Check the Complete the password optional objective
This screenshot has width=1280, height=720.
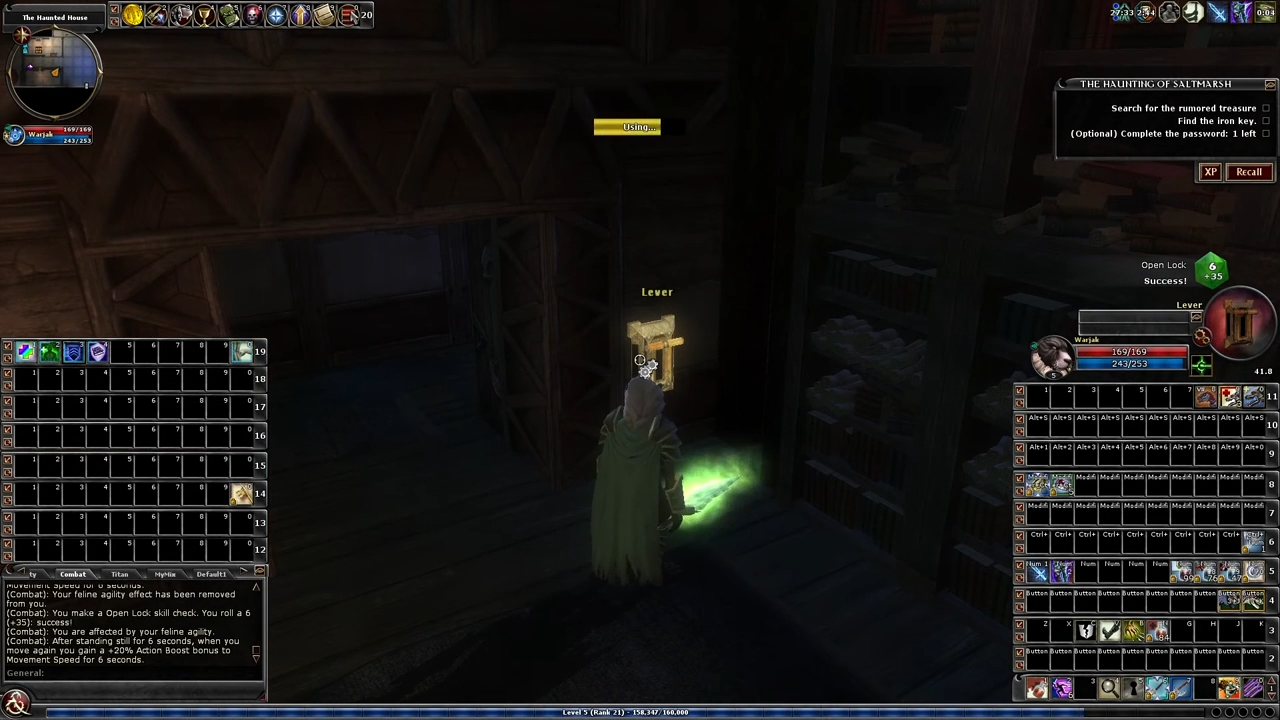pos(1266,133)
